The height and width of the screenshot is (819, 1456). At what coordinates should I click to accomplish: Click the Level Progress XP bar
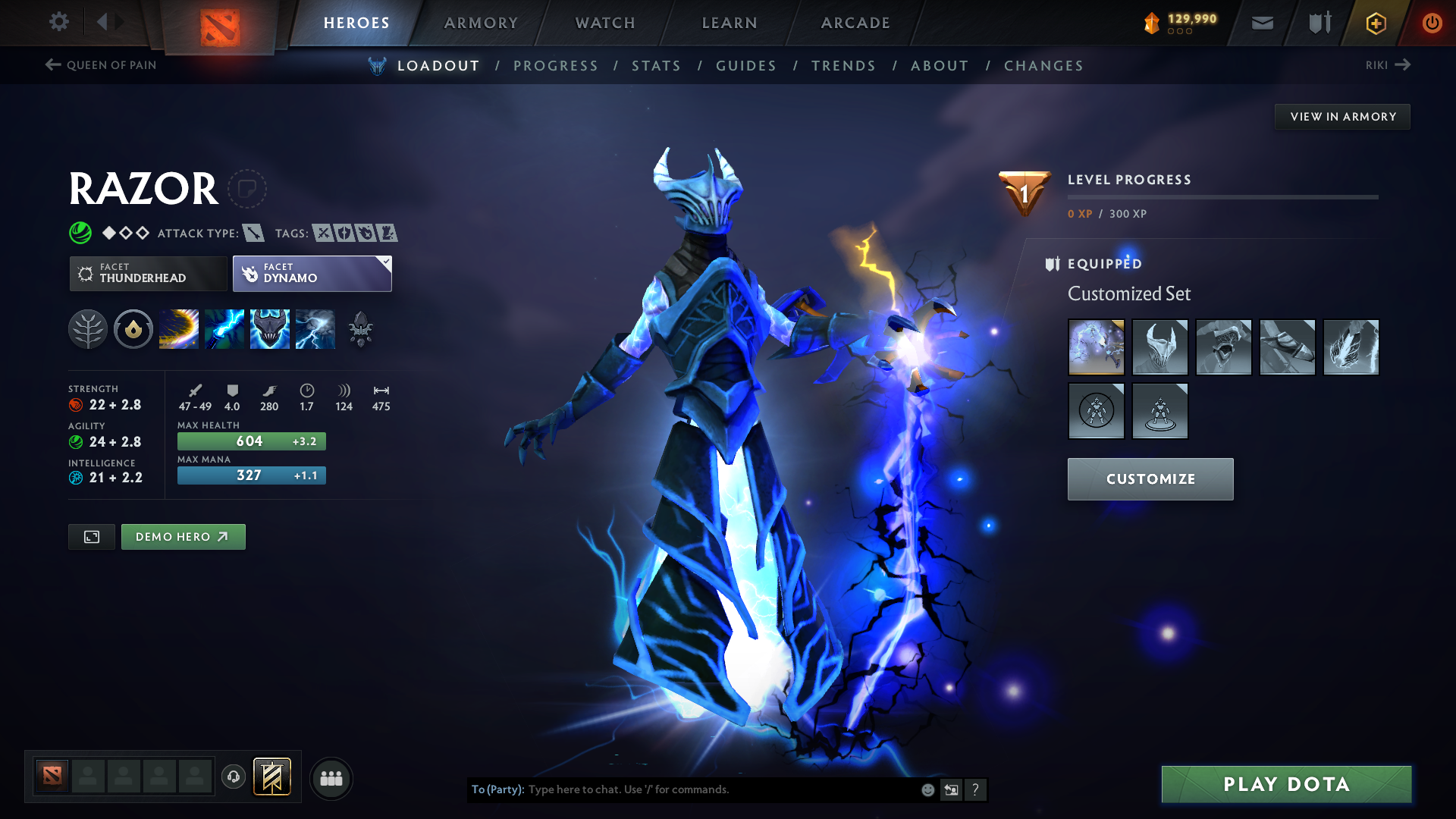(1222, 199)
